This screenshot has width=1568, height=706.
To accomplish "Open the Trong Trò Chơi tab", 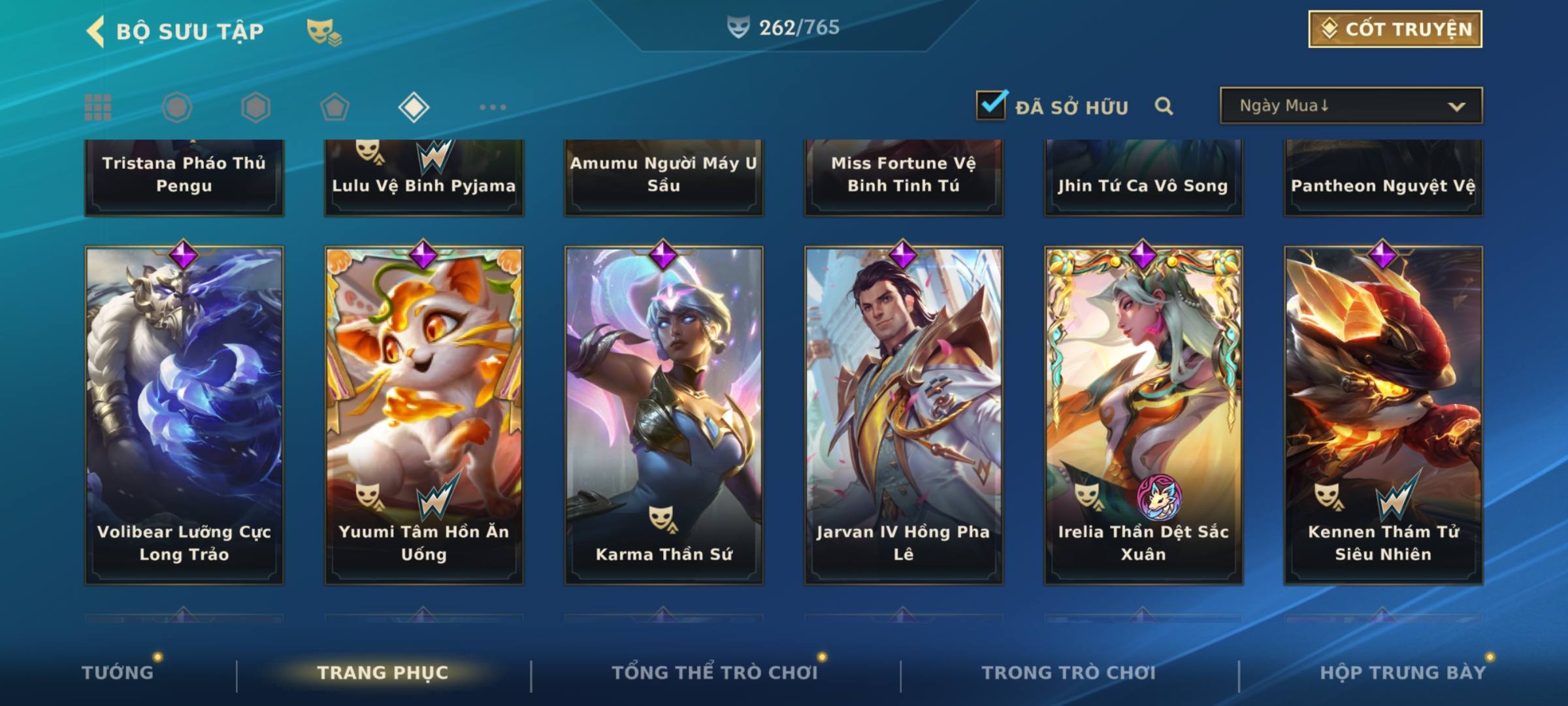I will click(1068, 673).
